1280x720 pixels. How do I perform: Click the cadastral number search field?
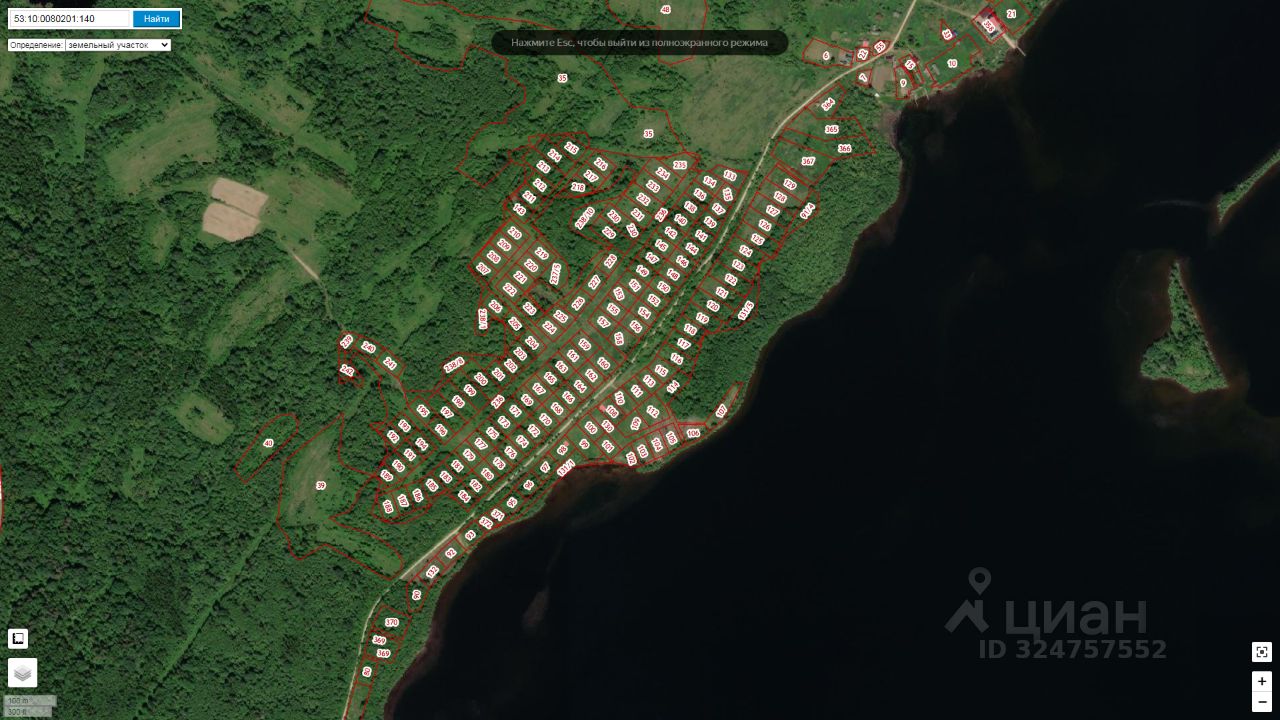tap(70, 18)
